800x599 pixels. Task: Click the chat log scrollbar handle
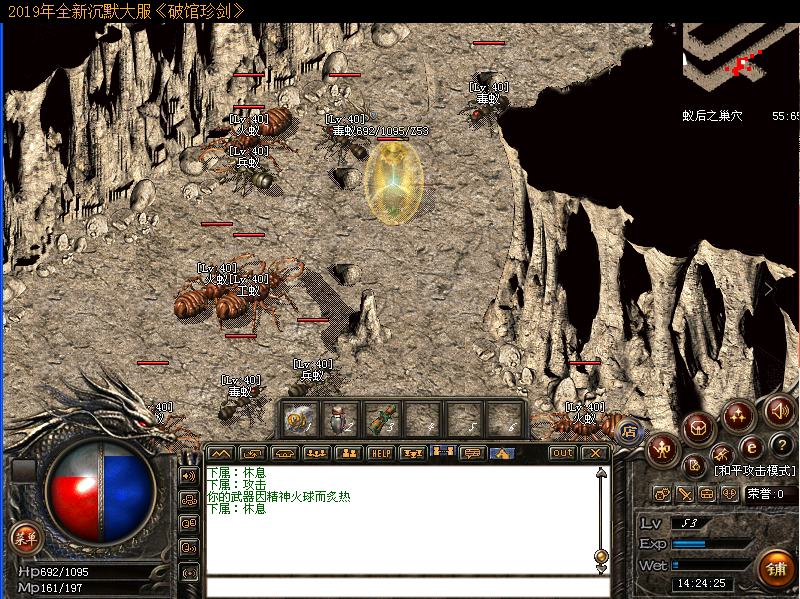point(600,556)
